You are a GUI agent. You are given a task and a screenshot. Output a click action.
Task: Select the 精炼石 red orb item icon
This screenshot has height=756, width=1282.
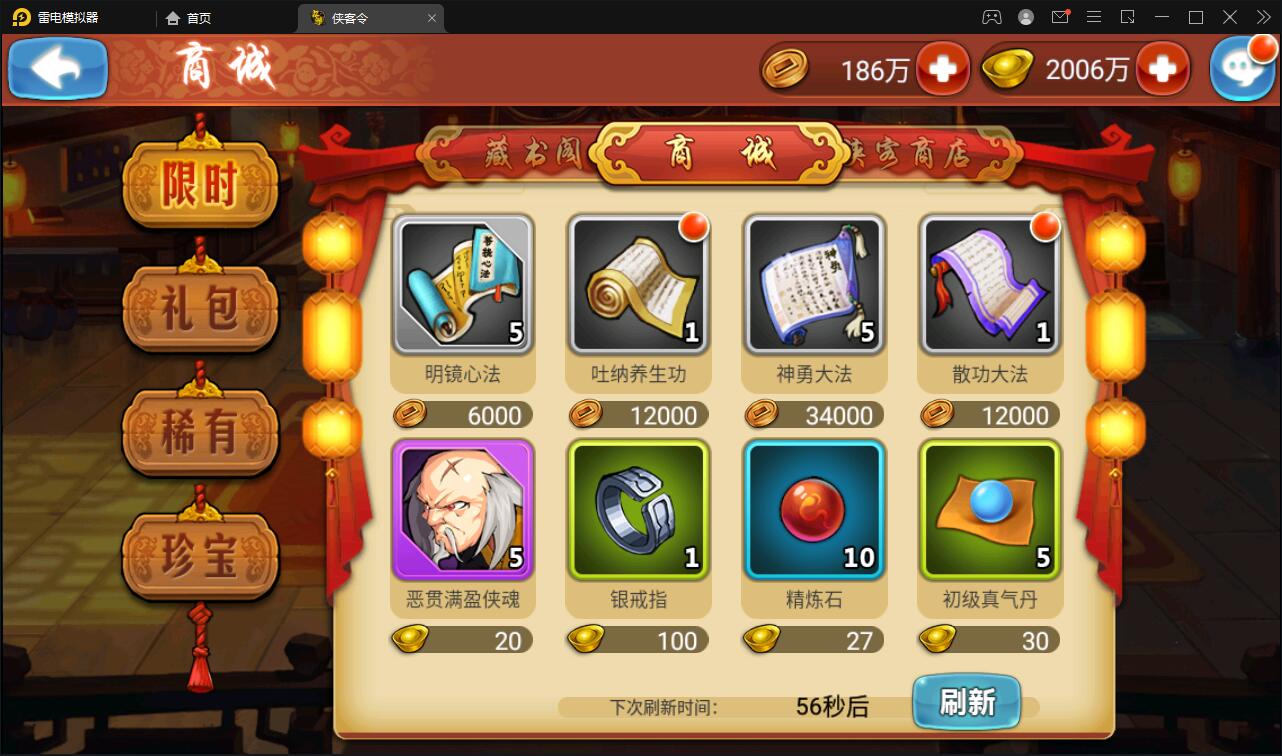coord(813,509)
